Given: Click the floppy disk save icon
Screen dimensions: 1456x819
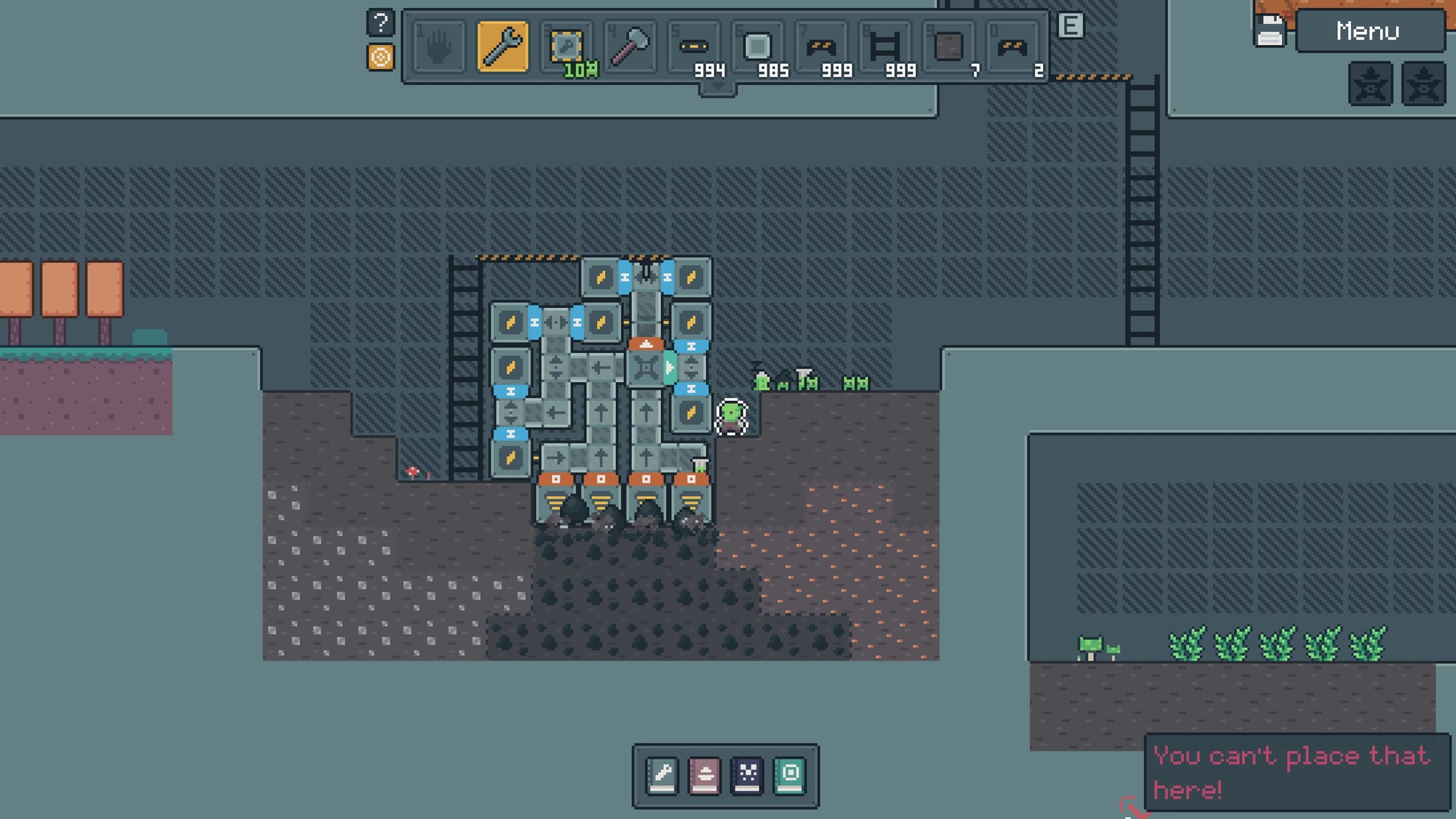Looking at the screenshot, I should pos(1270,31).
